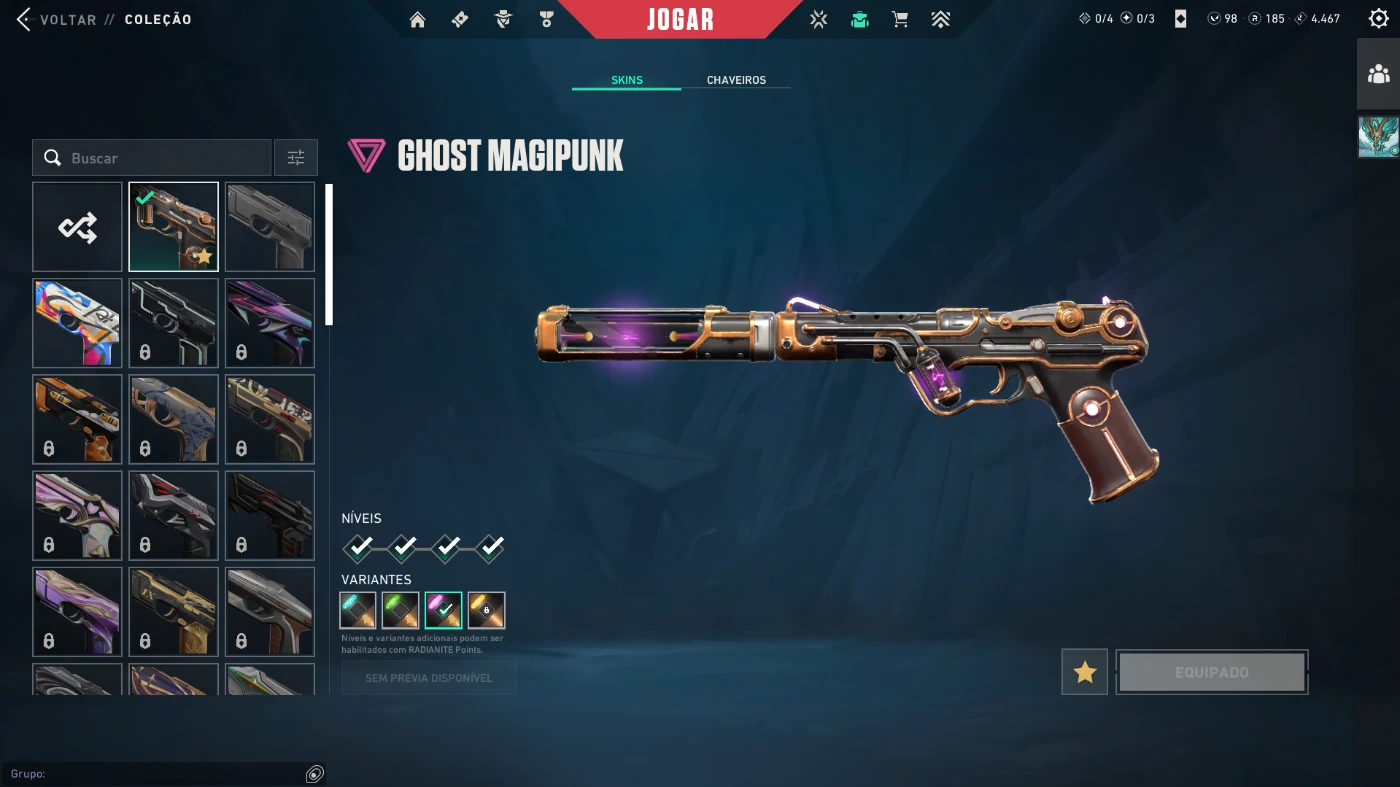Image resolution: width=1400 pixels, height=787 pixels.
Task: Click the player card portrait
Action: 1378,137
